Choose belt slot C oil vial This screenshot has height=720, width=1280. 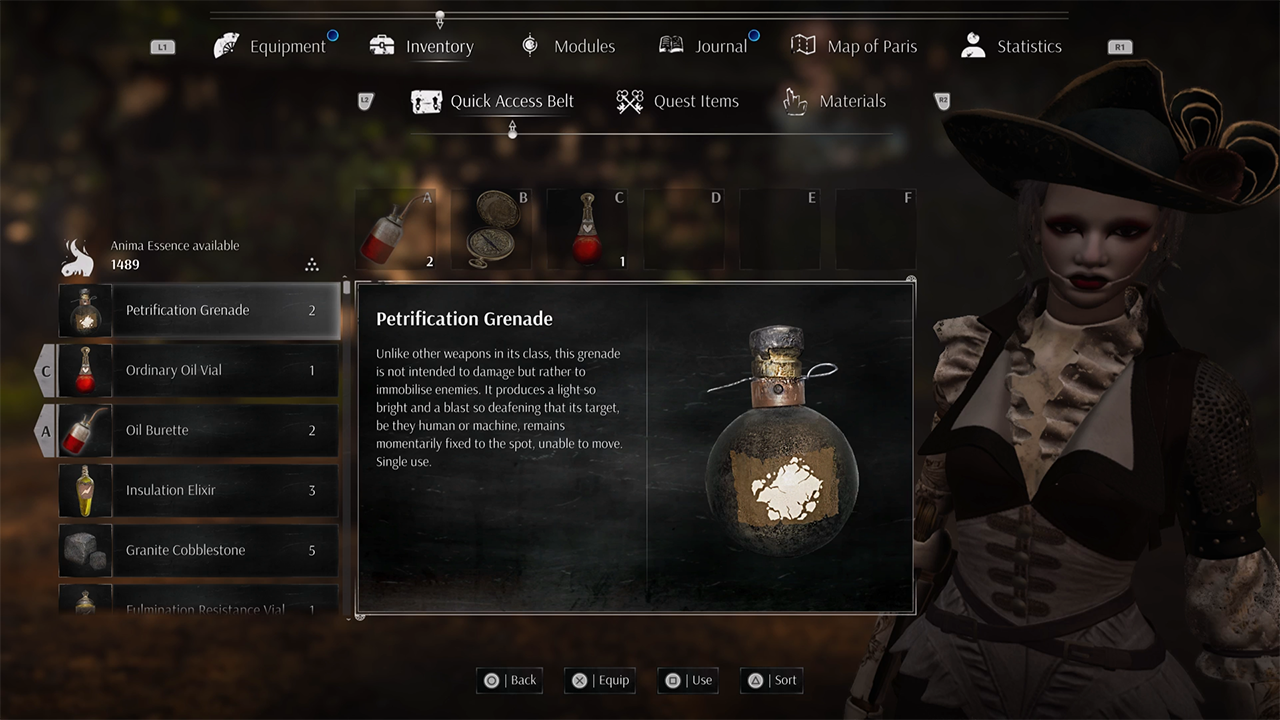coord(588,229)
